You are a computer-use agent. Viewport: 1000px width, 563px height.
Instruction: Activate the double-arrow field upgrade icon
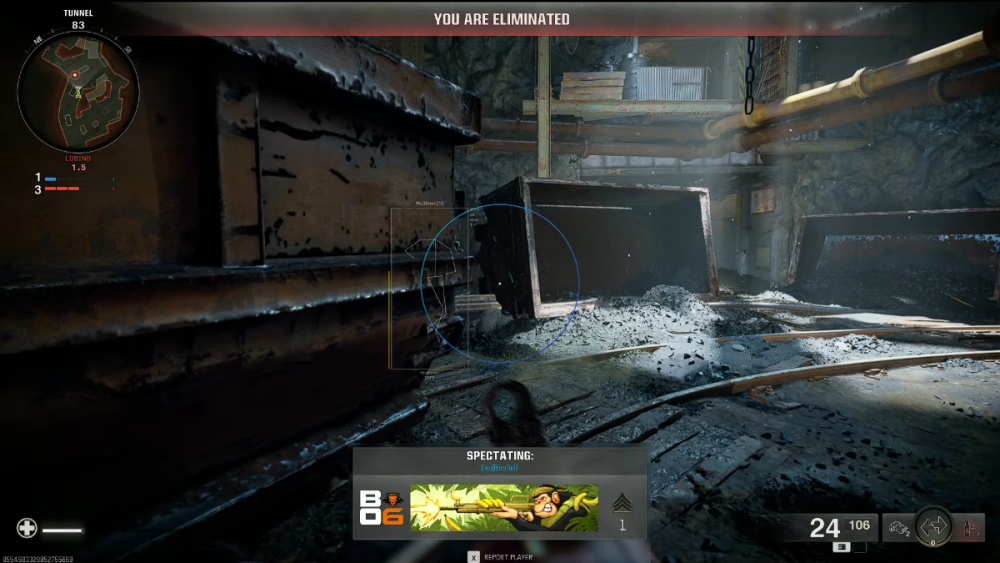pos(934,525)
